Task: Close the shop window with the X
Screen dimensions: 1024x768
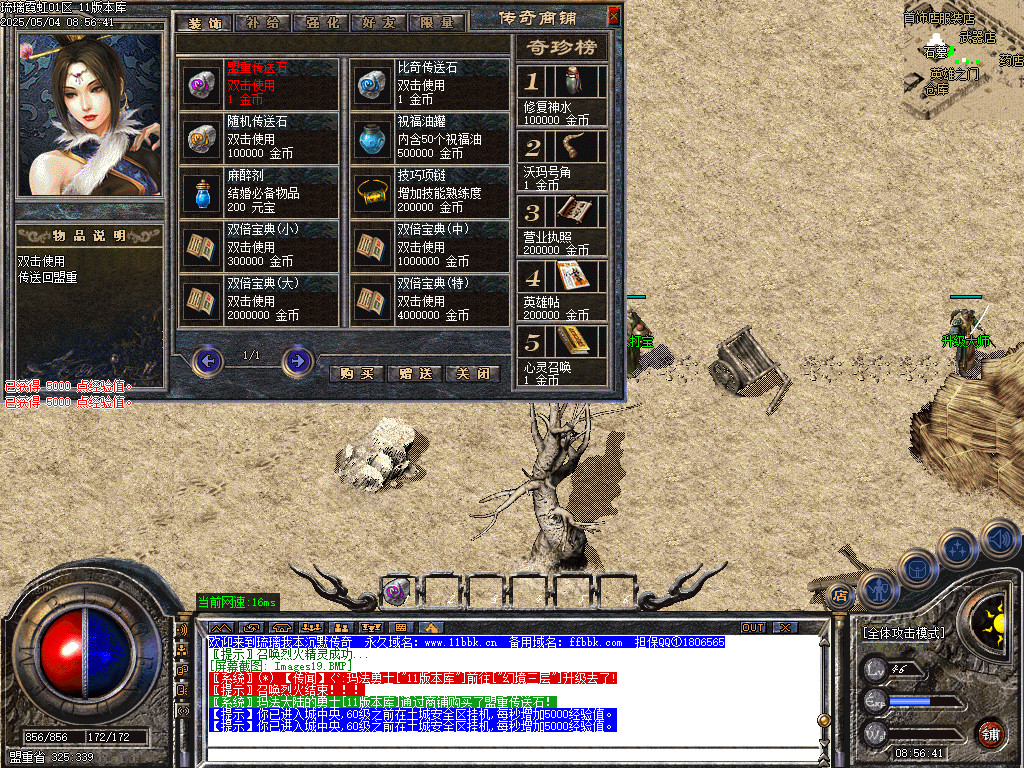Action: pos(613,15)
